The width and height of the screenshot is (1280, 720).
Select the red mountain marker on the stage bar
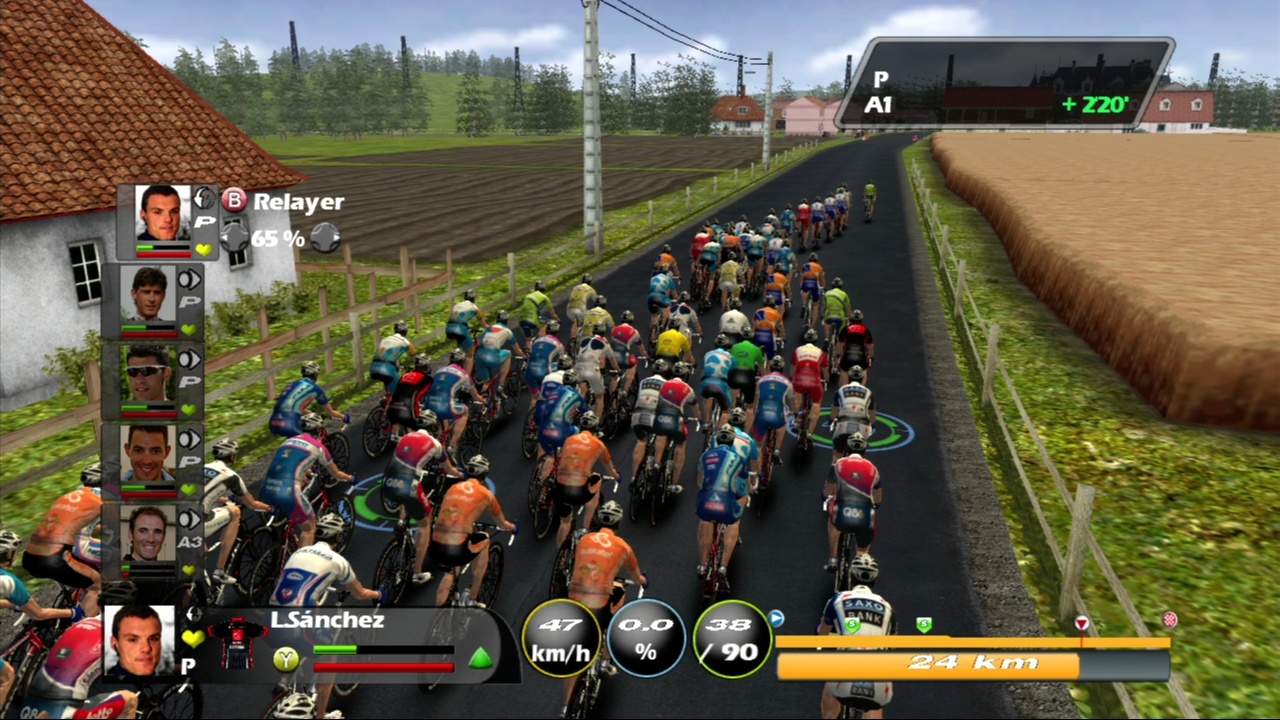(x=1081, y=624)
